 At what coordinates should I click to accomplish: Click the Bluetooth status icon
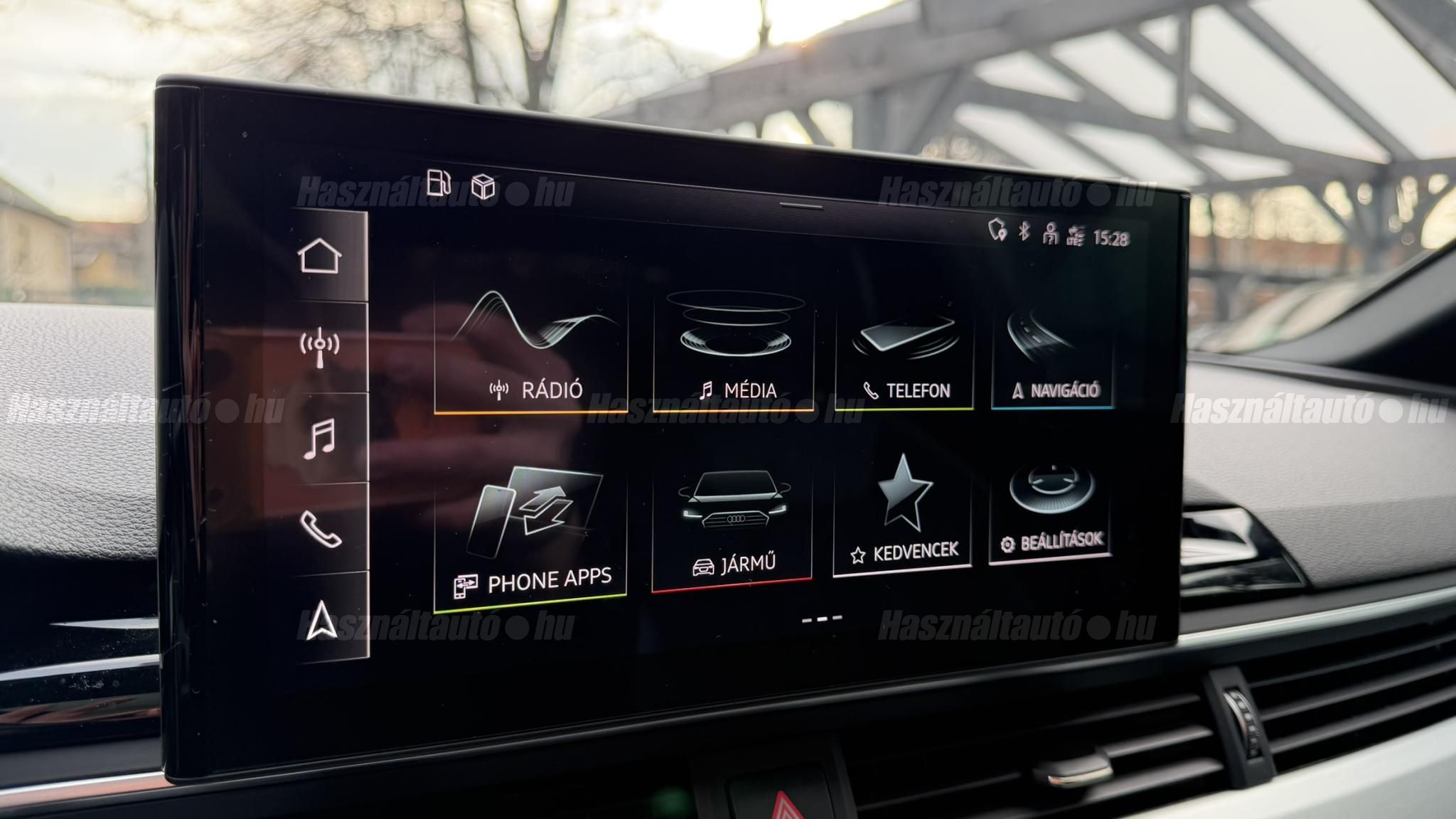coord(1024,231)
